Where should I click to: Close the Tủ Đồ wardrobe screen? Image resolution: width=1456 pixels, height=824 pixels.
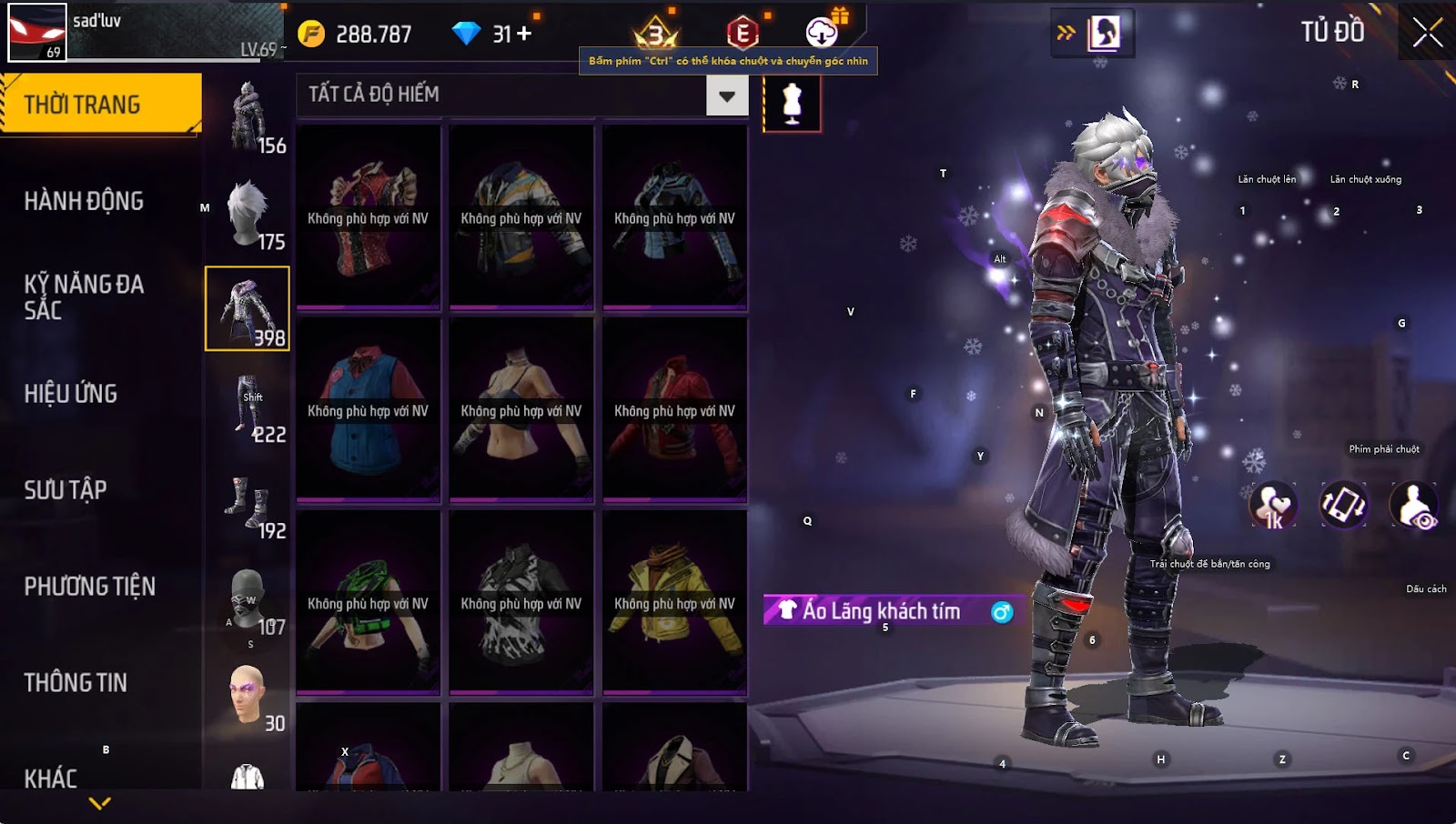click(1427, 33)
